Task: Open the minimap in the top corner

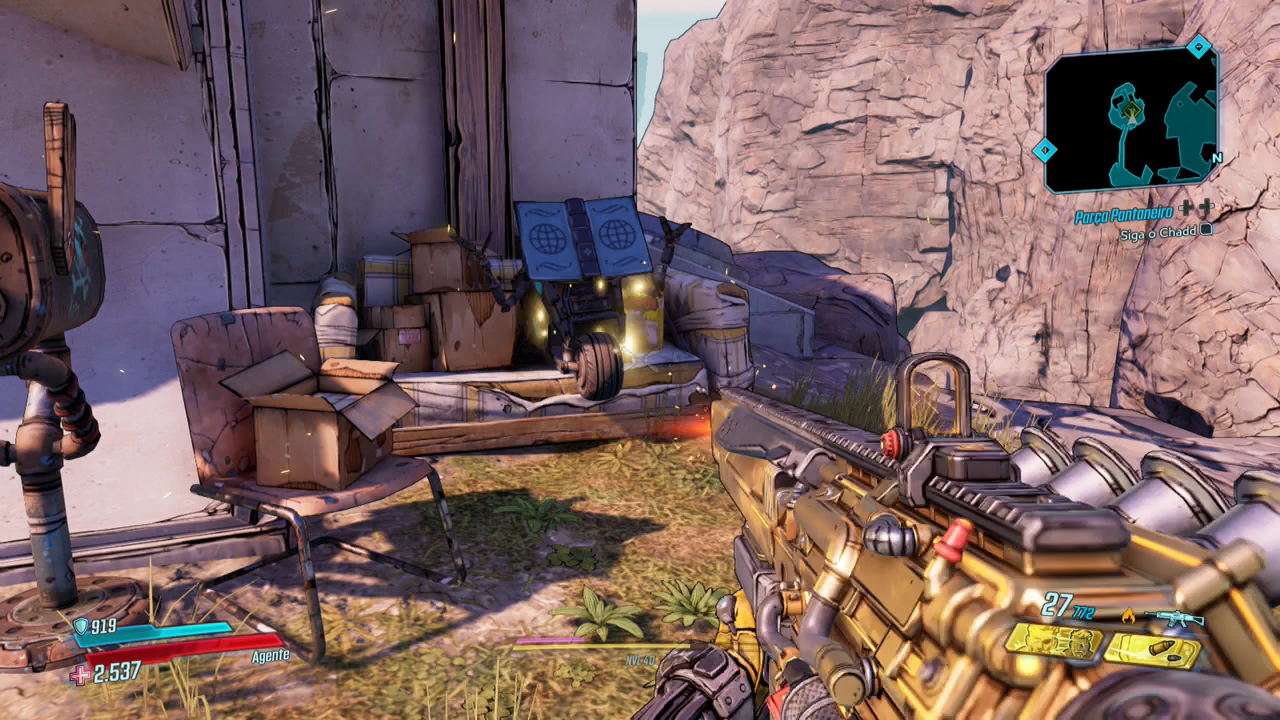Action: pos(1131,120)
